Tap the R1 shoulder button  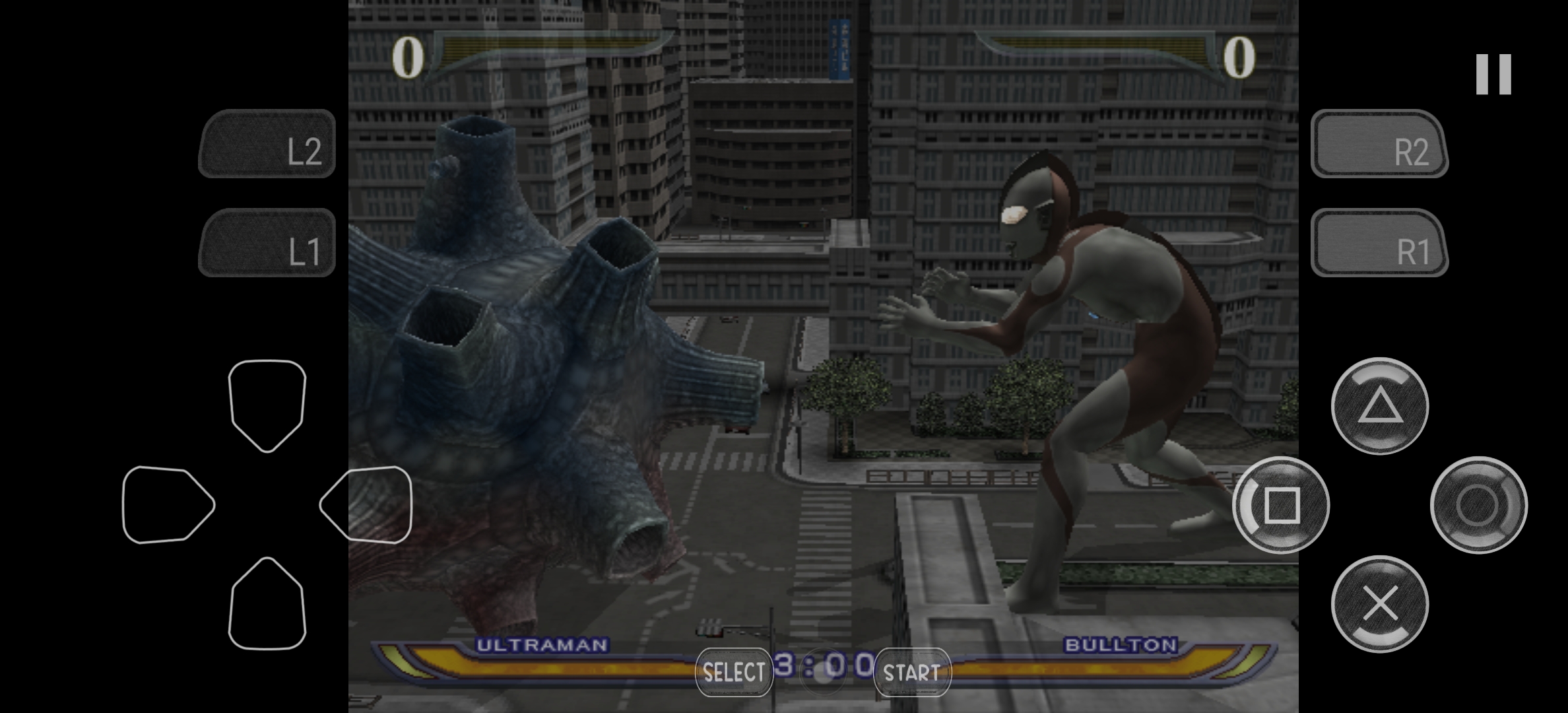click(1379, 243)
